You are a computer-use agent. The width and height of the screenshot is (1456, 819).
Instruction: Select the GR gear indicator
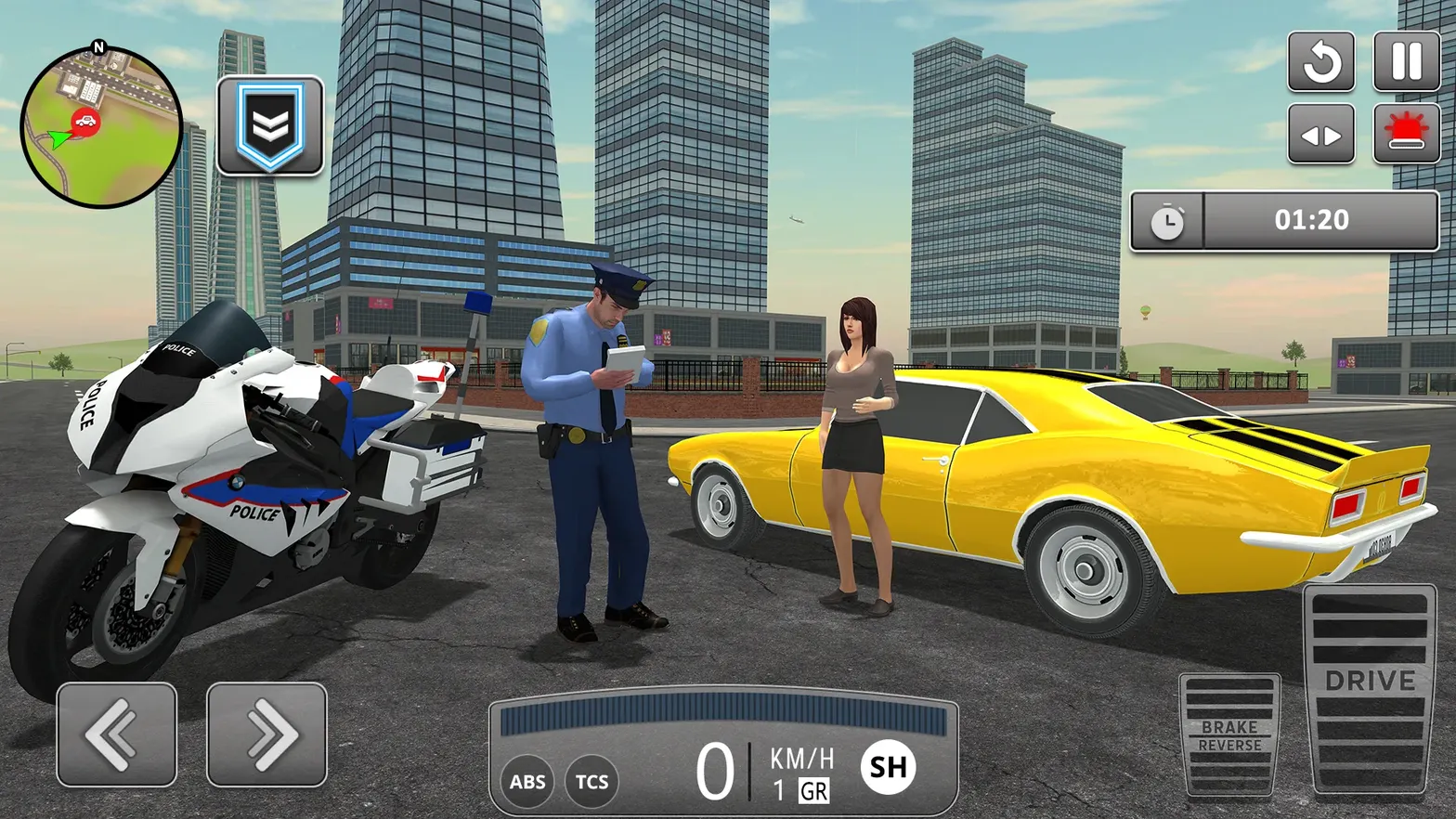pyautogui.click(x=812, y=792)
